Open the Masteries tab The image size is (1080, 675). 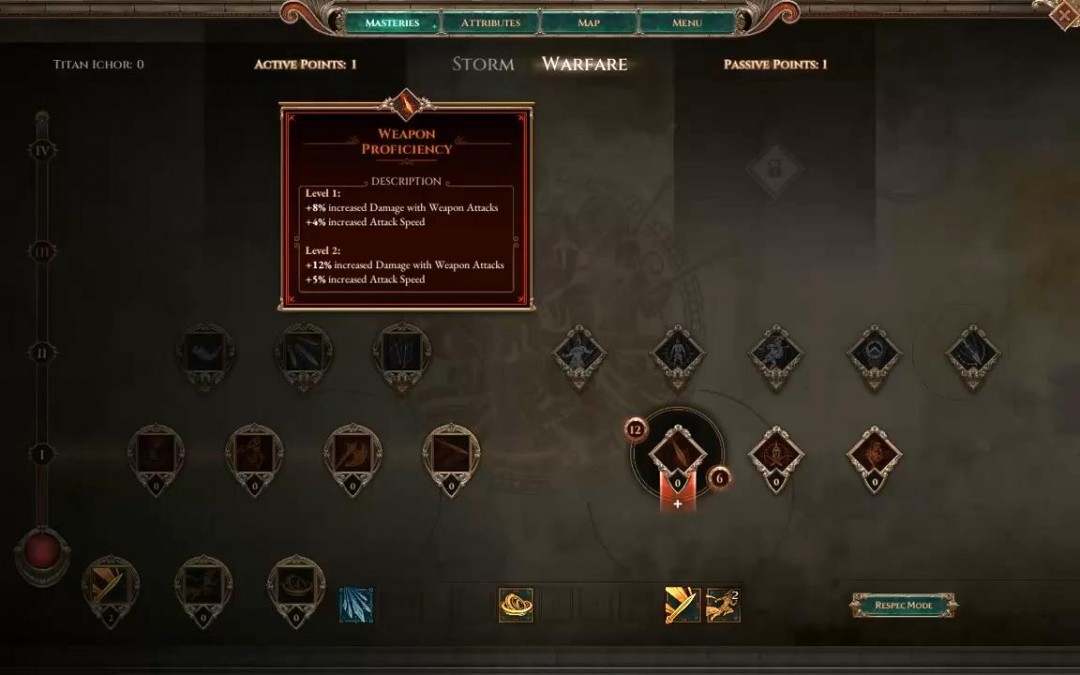[x=391, y=22]
